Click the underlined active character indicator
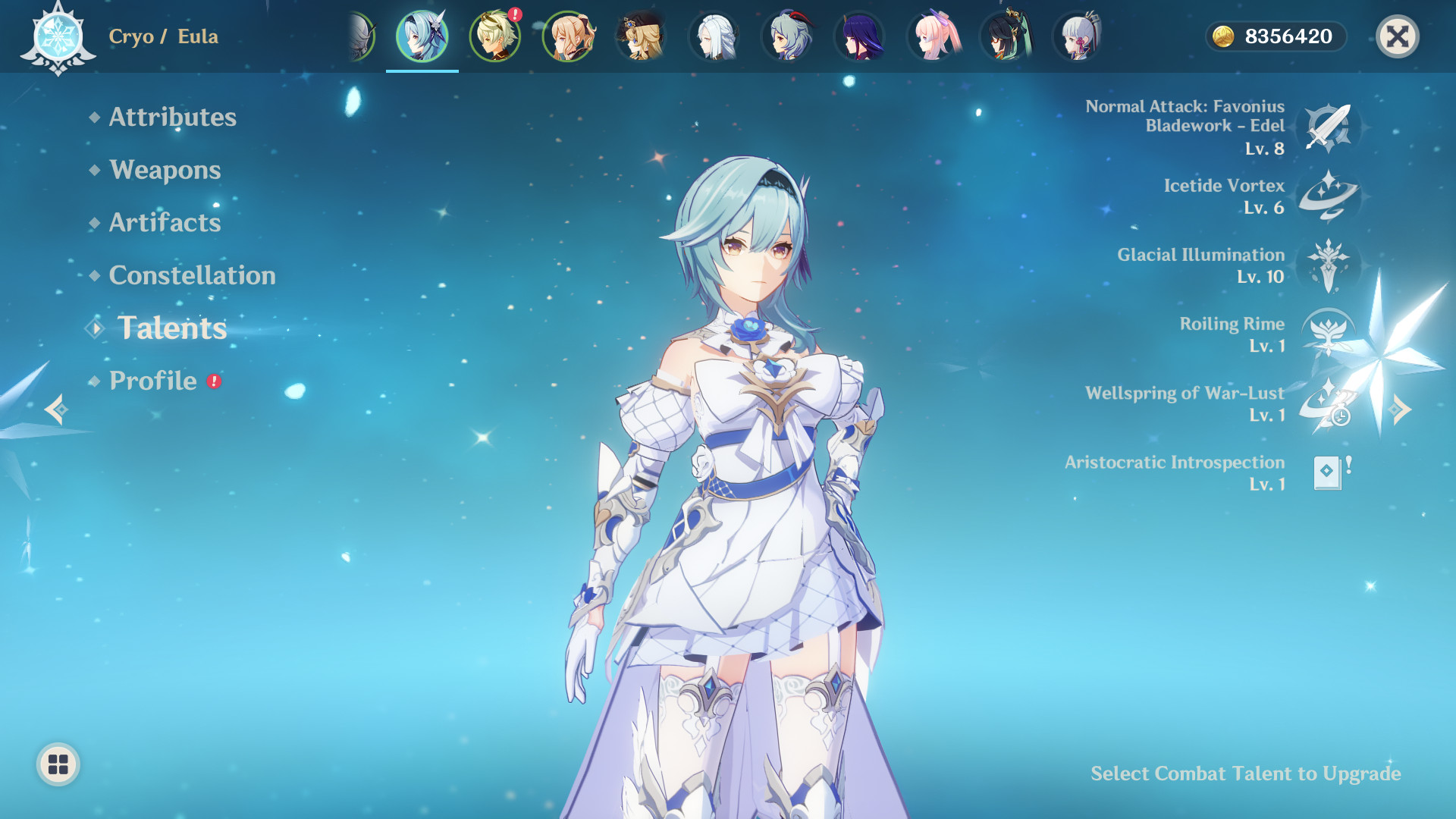 422,70
